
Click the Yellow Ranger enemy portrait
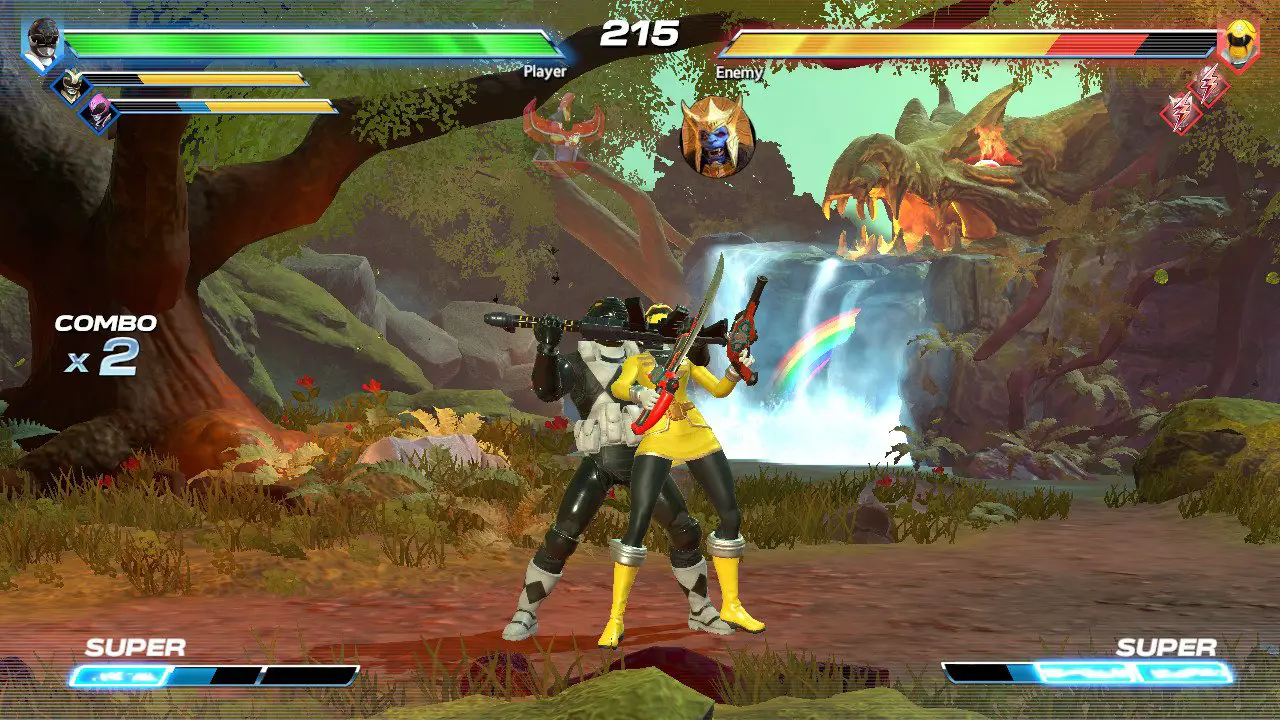(1239, 43)
